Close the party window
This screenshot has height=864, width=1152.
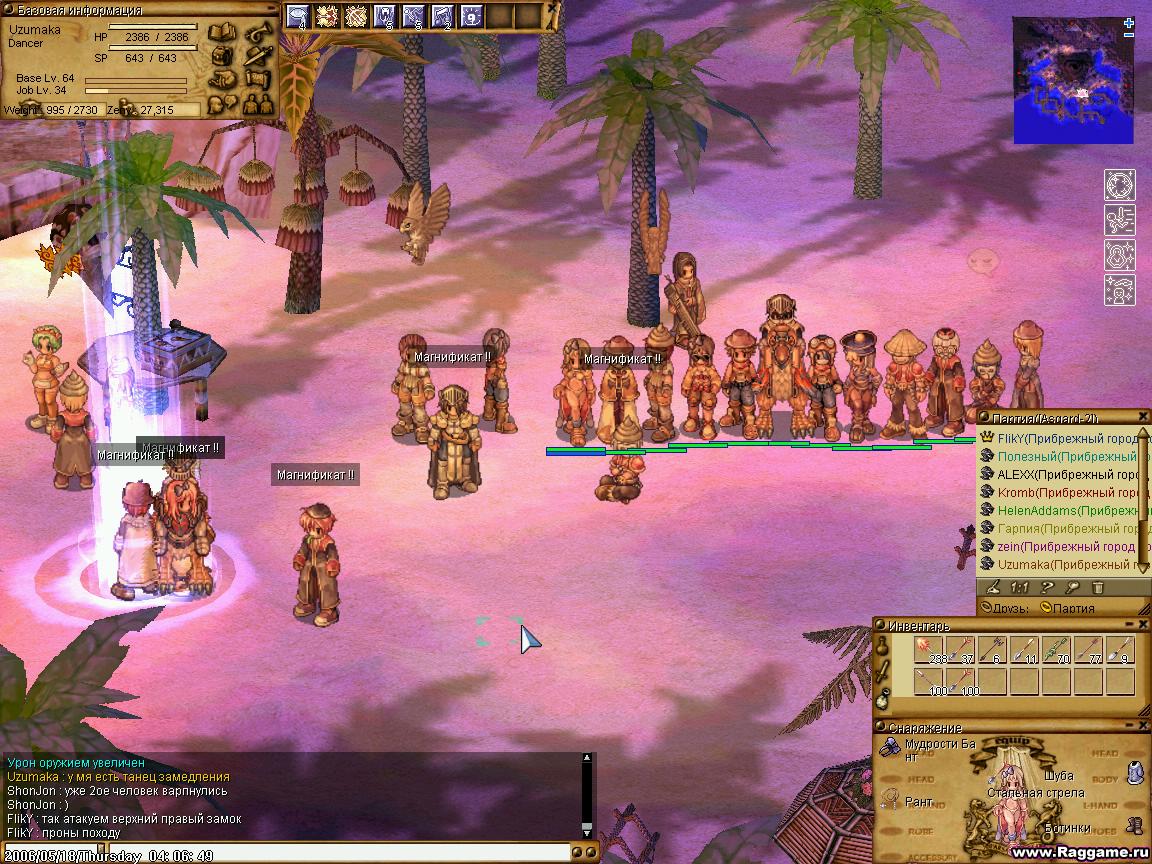(1144, 416)
